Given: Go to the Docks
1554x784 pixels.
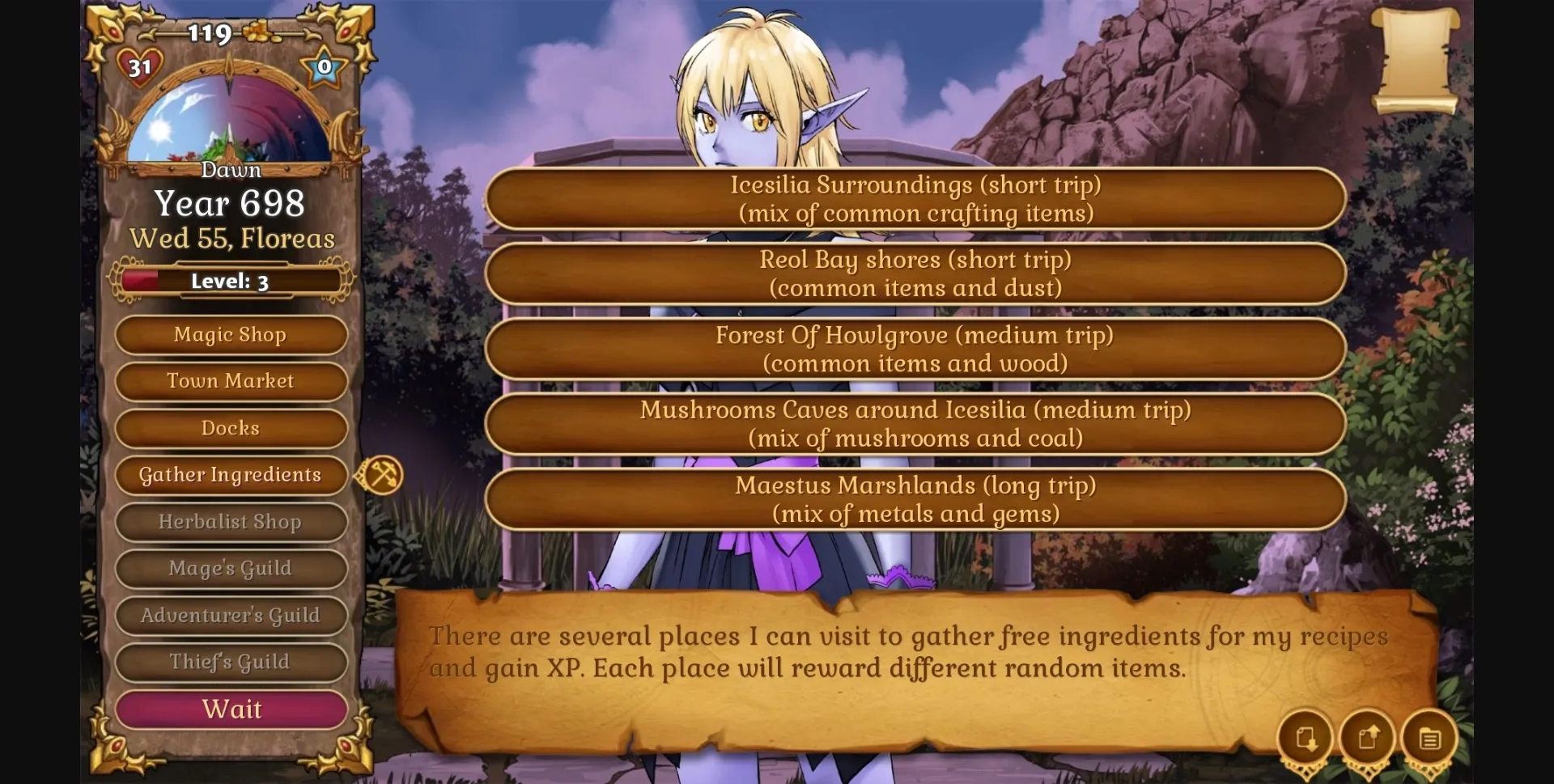Looking at the screenshot, I should coord(231,428).
